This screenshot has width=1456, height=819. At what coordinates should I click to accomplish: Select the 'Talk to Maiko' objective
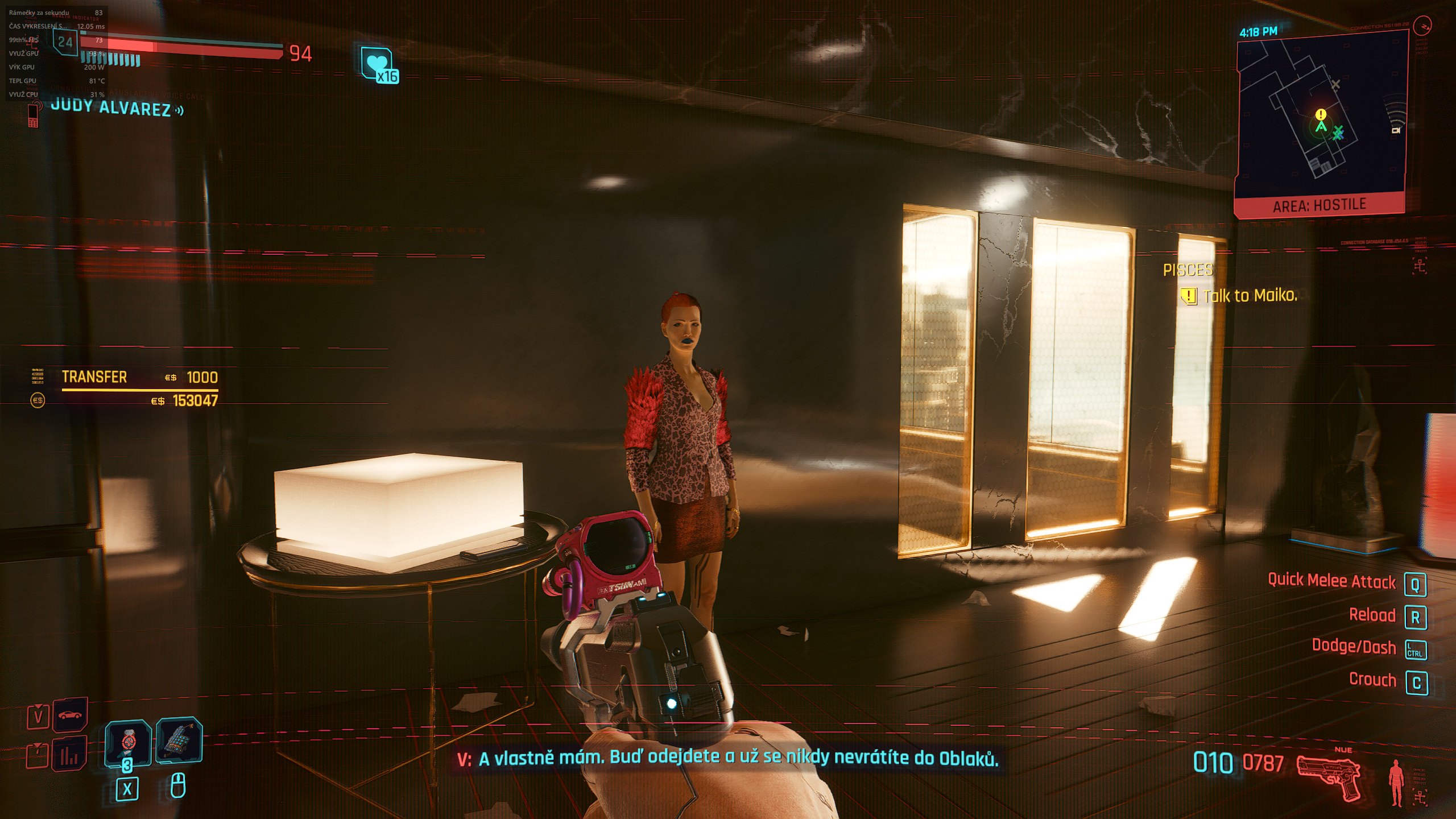[1250, 296]
